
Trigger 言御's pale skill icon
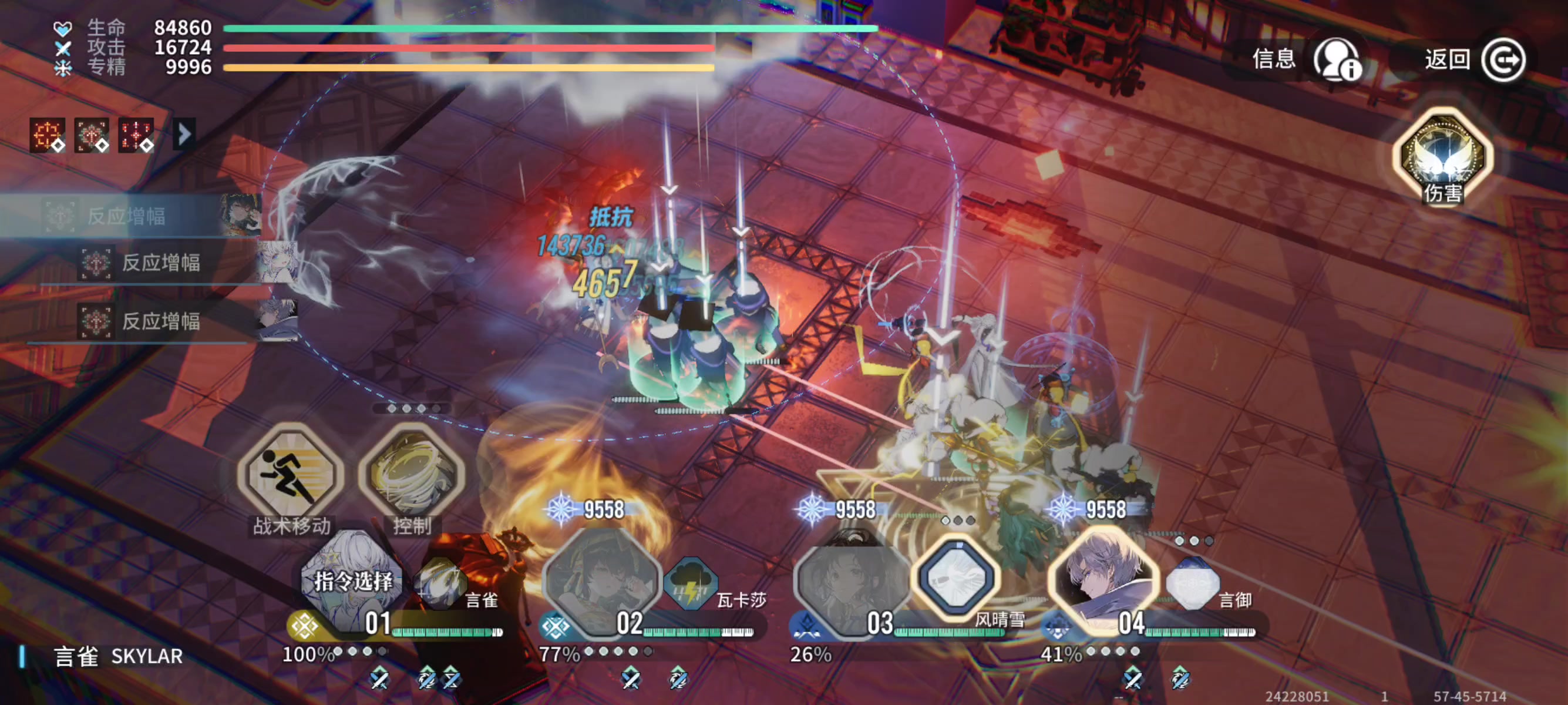click(1192, 583)
